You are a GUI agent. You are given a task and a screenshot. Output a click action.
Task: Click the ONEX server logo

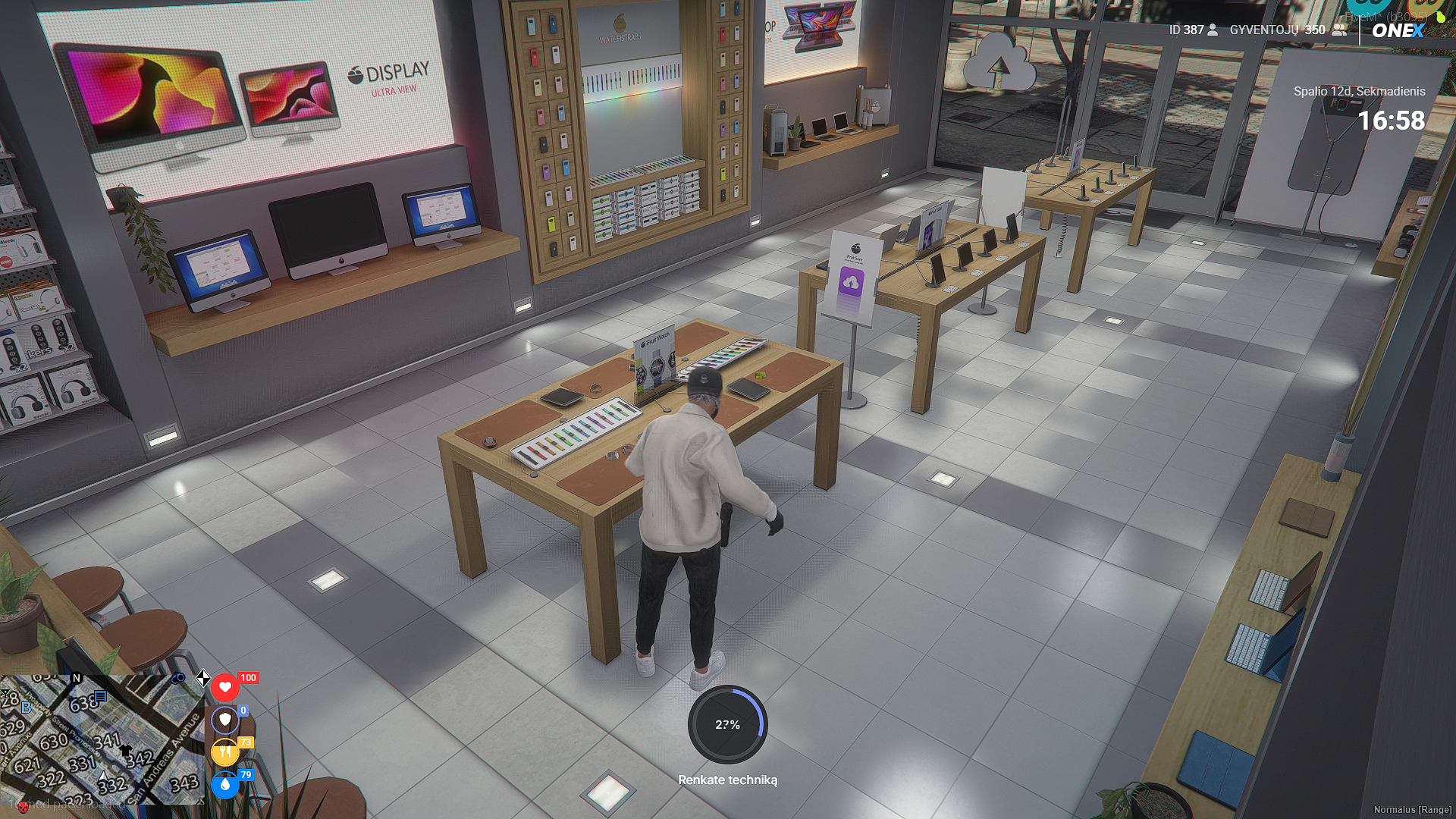[x=1398, y=30]
